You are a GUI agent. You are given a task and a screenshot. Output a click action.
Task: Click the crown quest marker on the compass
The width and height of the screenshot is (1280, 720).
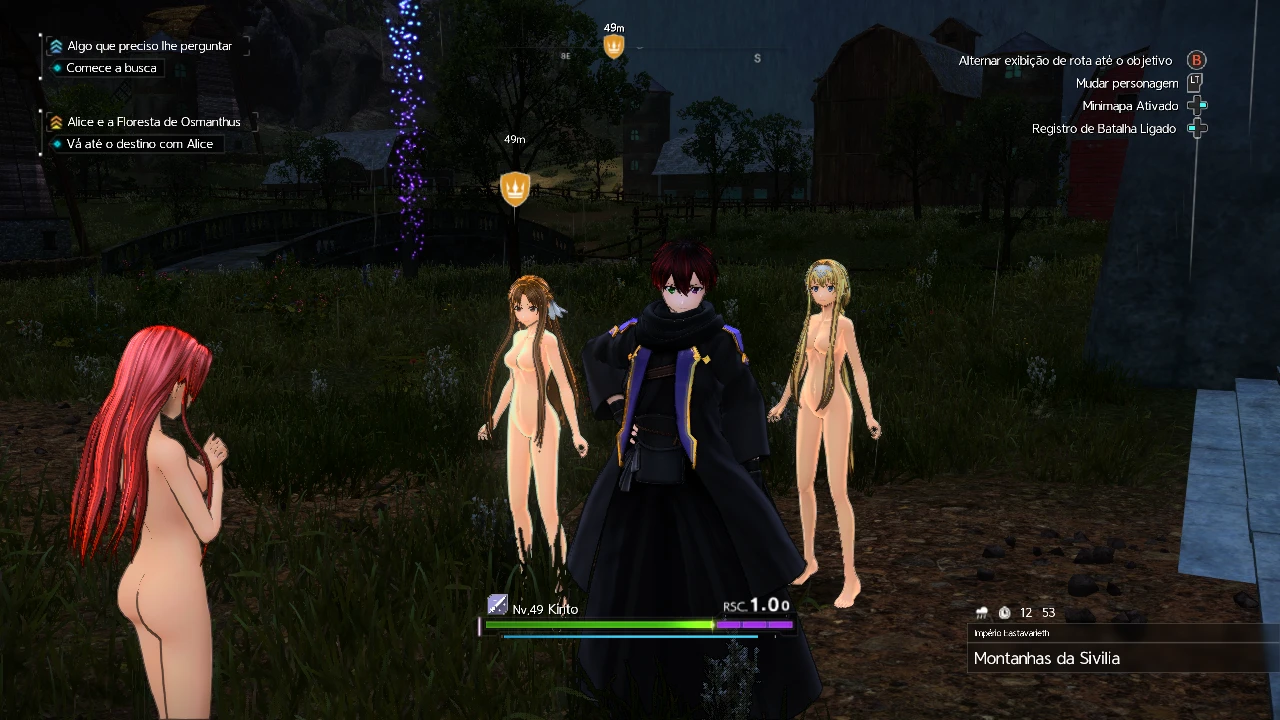(x=614, y=46)
